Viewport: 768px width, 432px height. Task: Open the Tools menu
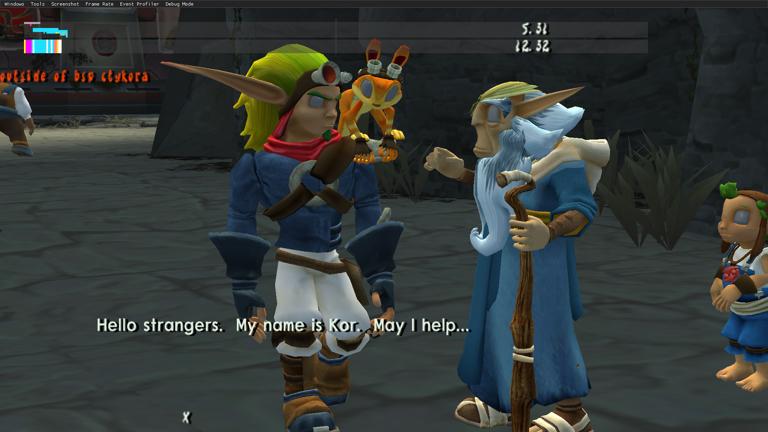[37, 4]
